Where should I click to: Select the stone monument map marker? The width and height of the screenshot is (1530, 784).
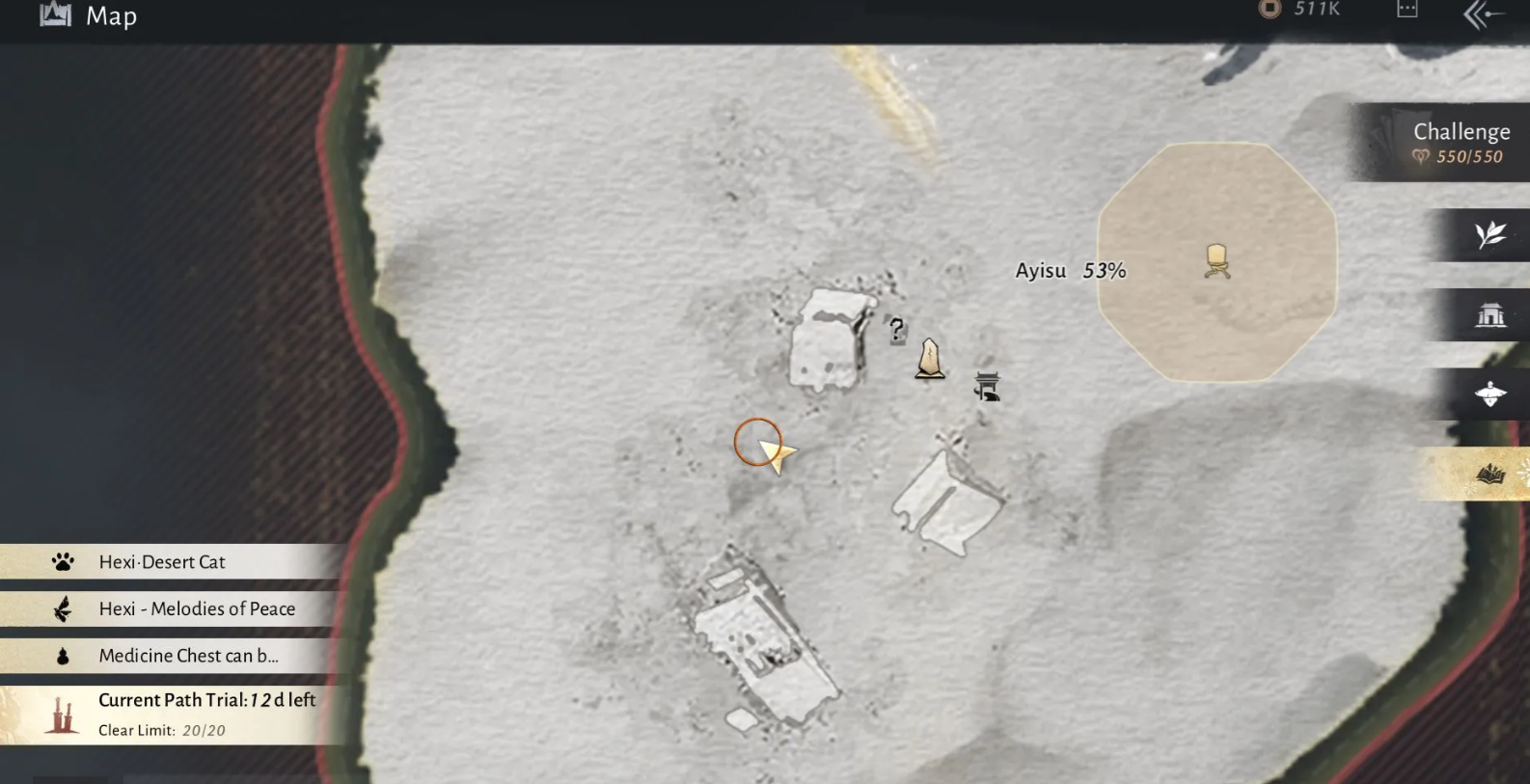[930, 359]
